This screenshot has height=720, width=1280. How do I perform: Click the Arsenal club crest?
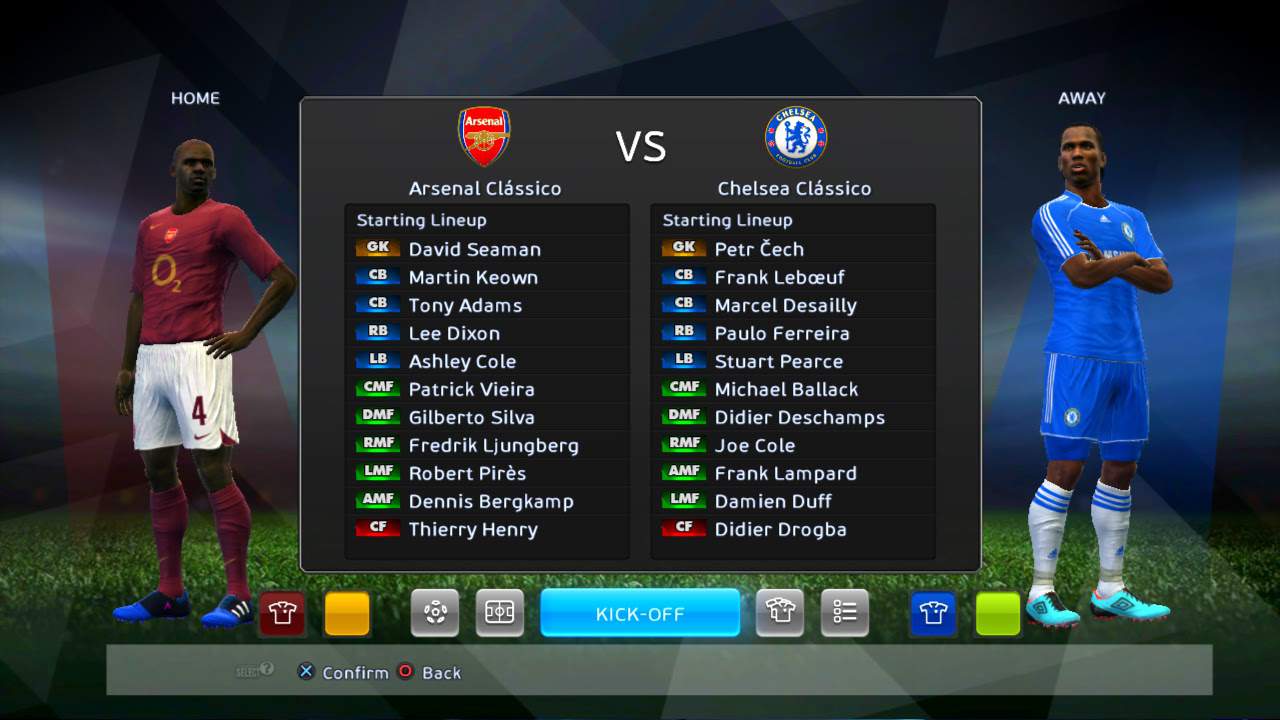click(x=484, y=136)
